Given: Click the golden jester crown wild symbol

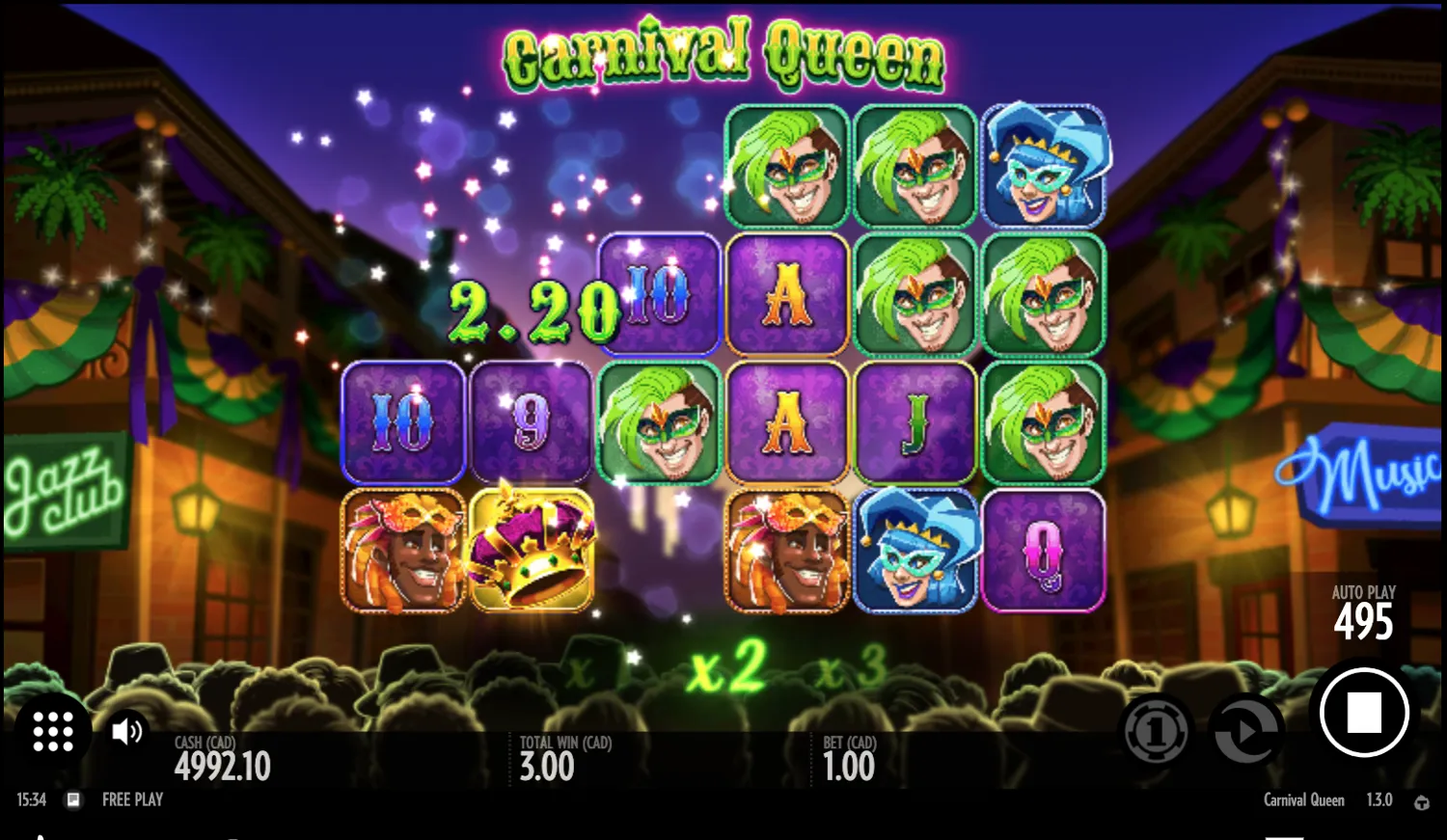Looking at the screenshot, I should coord(532,550).
